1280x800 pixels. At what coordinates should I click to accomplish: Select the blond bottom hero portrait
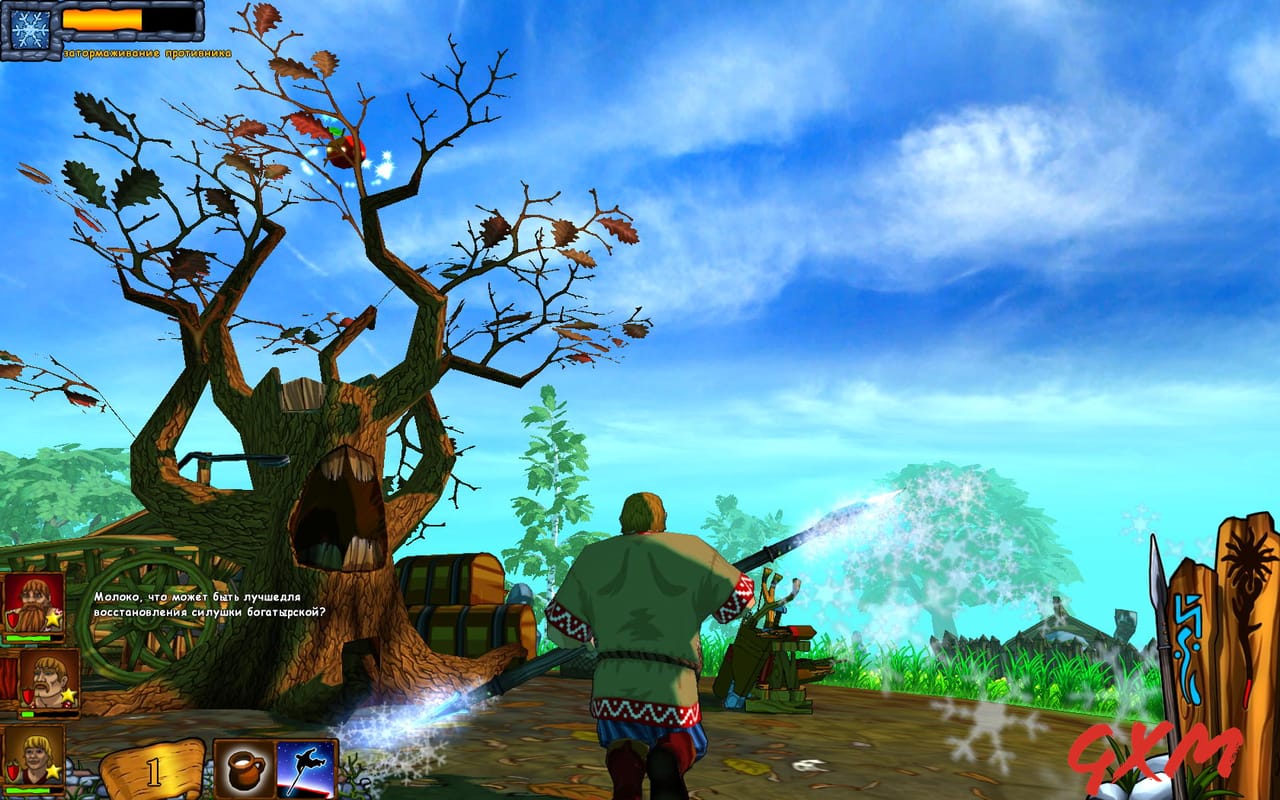click(x=37, y=752)
